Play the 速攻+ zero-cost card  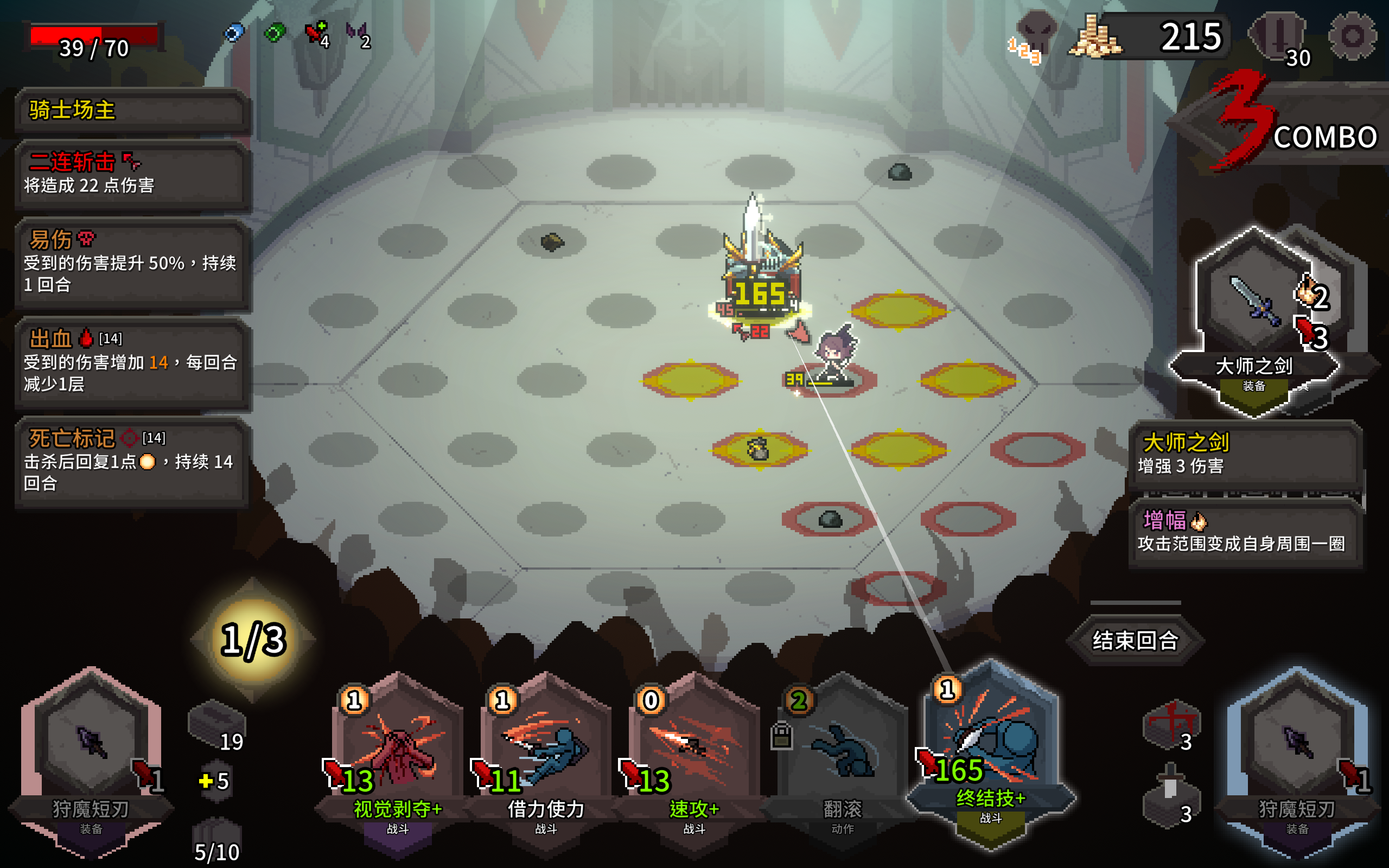click(x=694, y=752)
